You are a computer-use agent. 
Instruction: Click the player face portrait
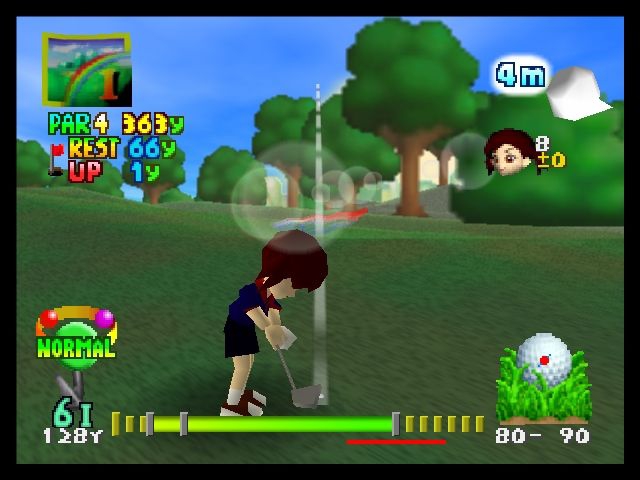click(508, 152)
